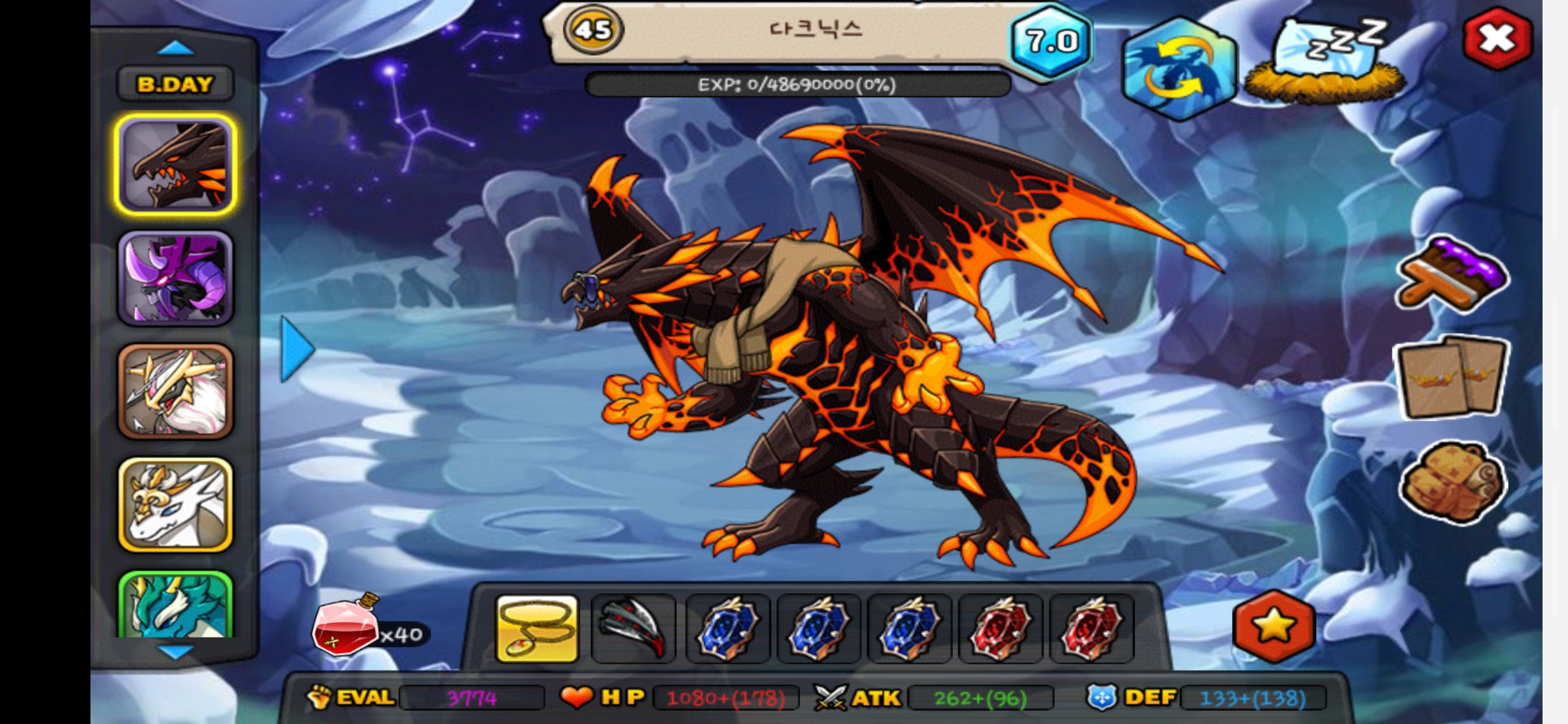Click the 7.0 grade hexagon badge
The width and height of the screenshot is (1568, 724).
pyautogui.click(x=1051, y=42)
